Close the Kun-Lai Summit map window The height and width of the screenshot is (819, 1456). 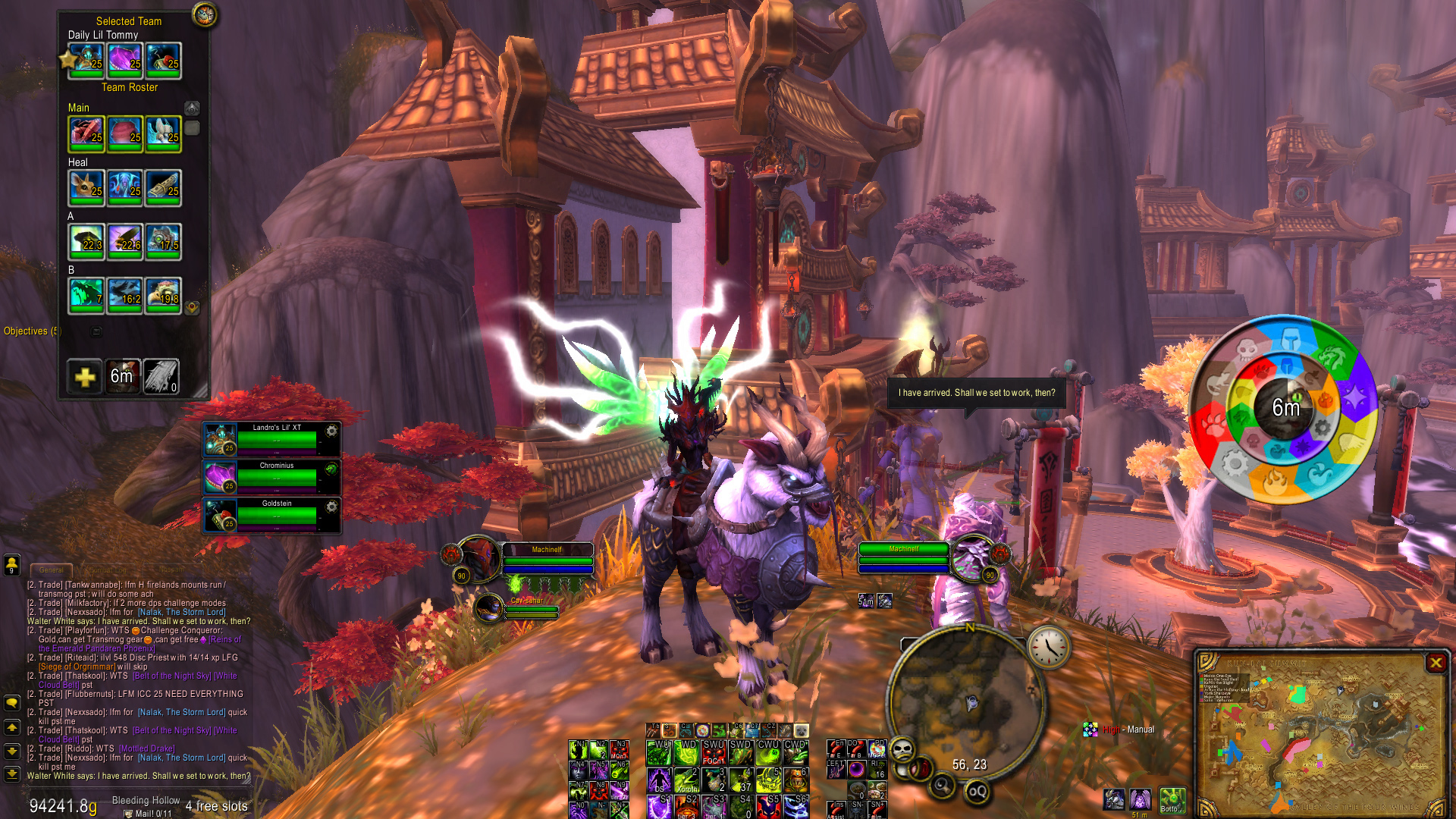1436,664
